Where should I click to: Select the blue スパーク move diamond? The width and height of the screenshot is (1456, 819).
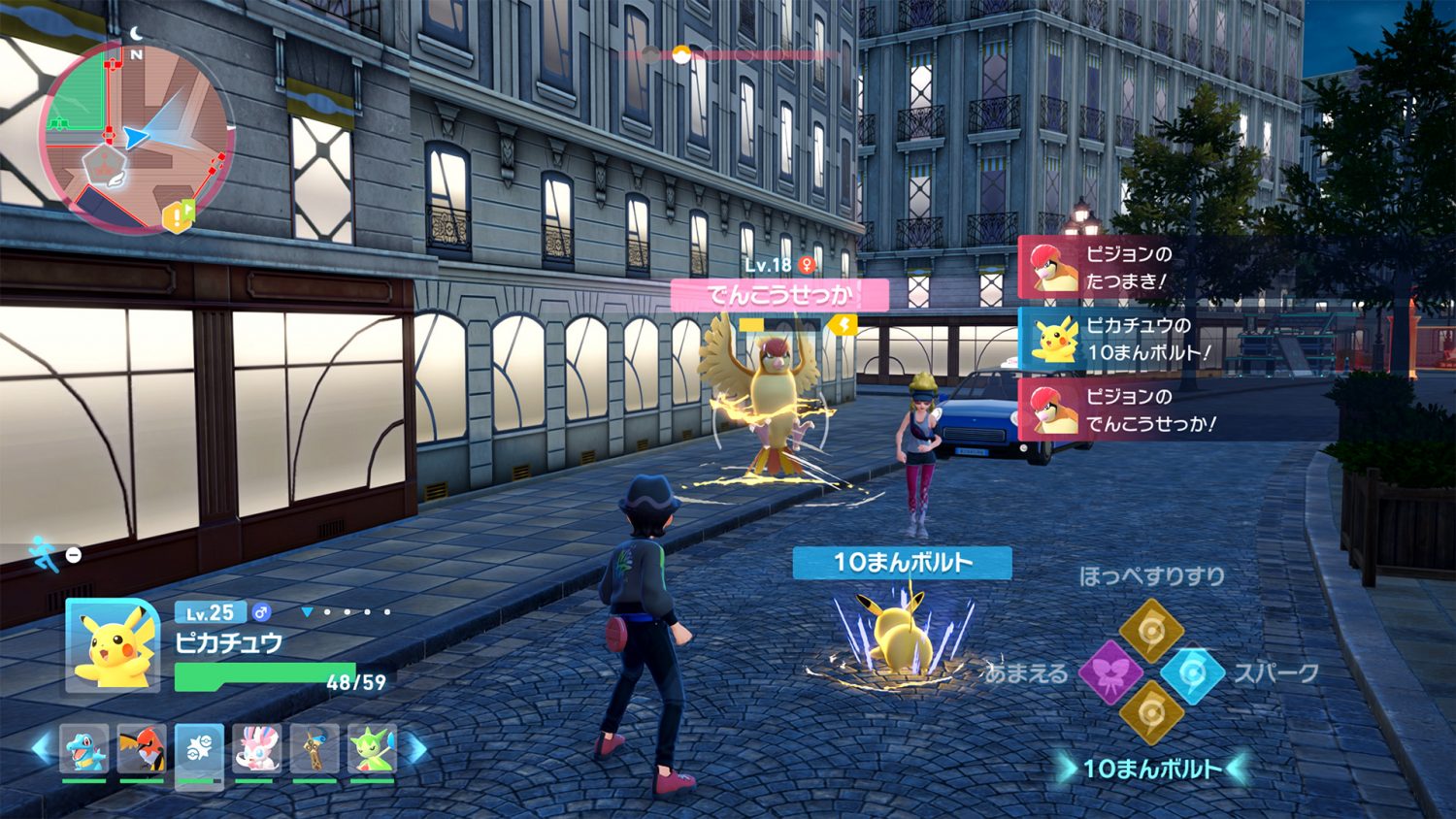click(1191, 672)
